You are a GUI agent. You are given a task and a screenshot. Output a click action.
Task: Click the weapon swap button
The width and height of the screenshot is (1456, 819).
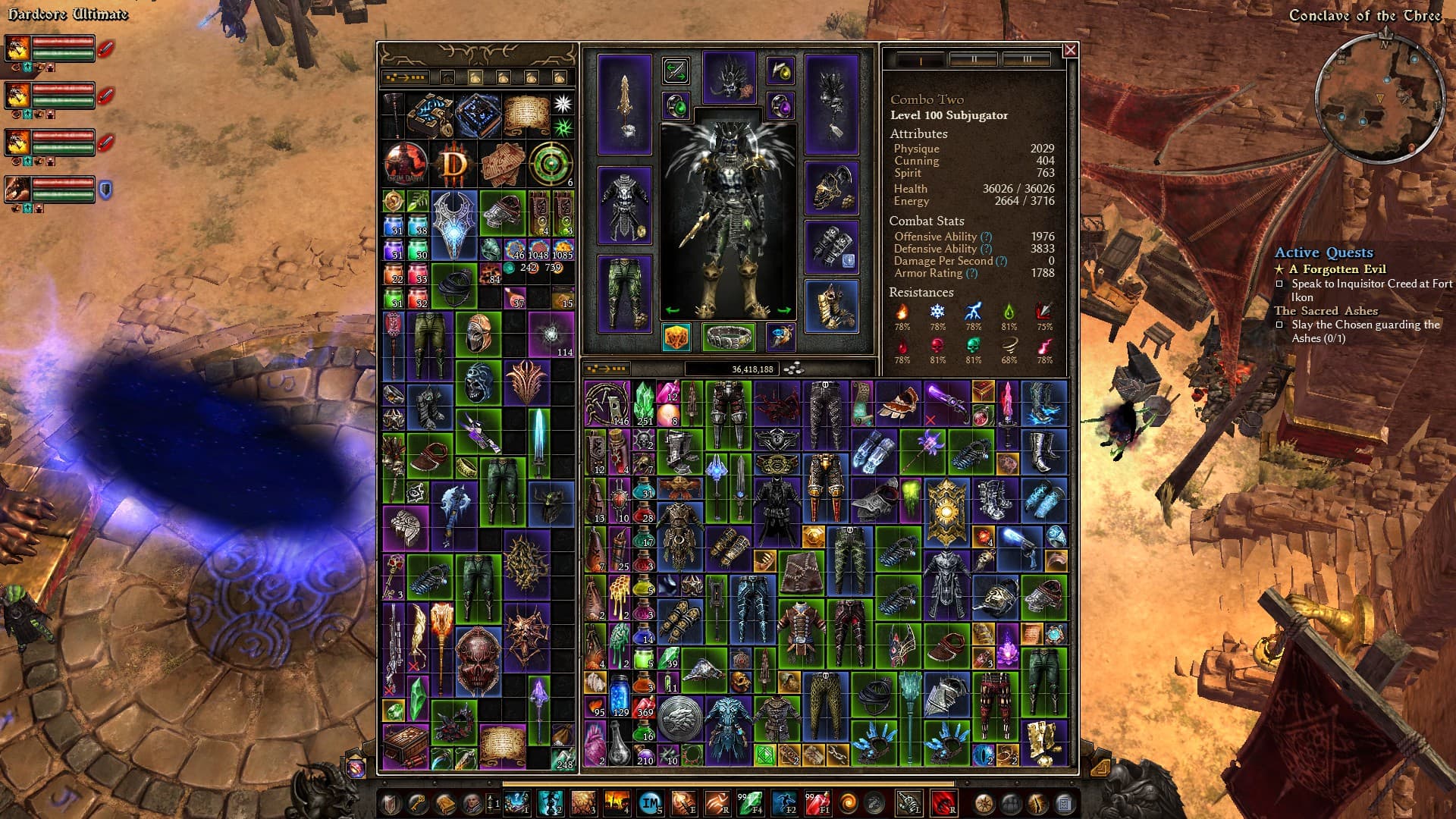click(x=675, y=71)
